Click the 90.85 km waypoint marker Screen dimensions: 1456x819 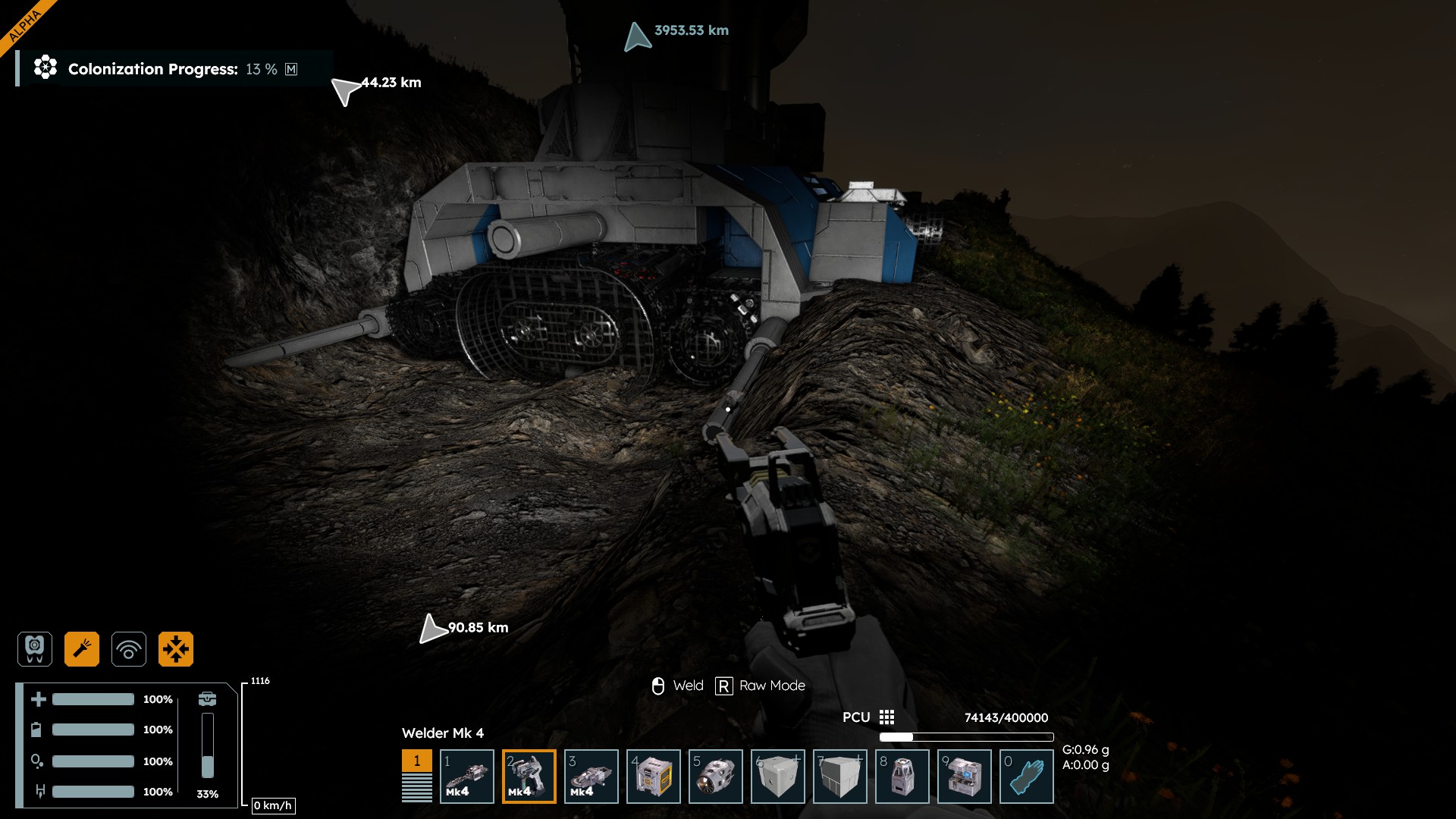point(432,629)
